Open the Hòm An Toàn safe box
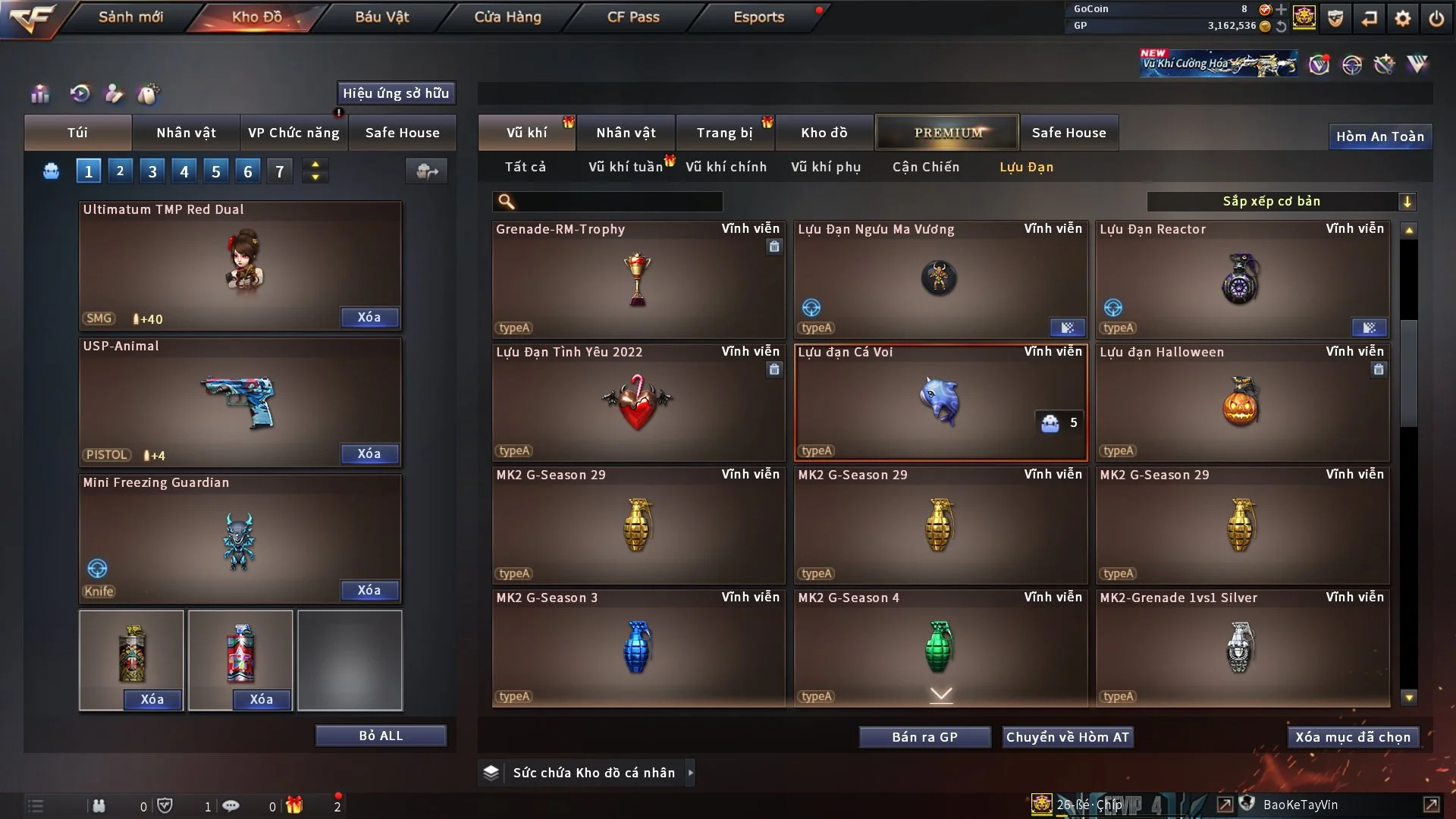Screen dimensions: 1456x819 tap(1379, 136)
